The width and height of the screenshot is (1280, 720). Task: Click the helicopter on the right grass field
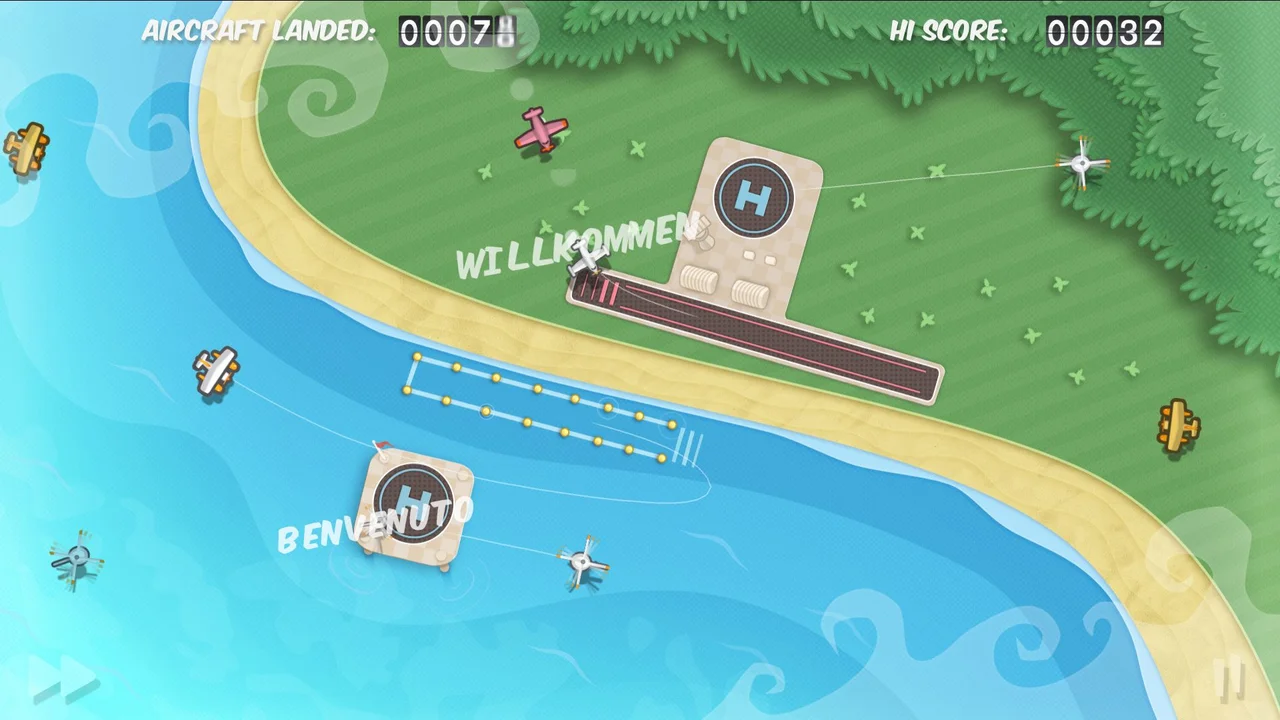pos(1082,163)
